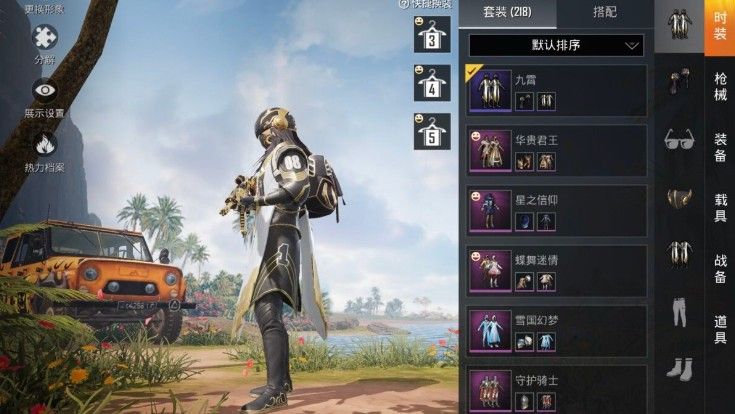Switch to the 套装 (218) tab

pos(507,14)
